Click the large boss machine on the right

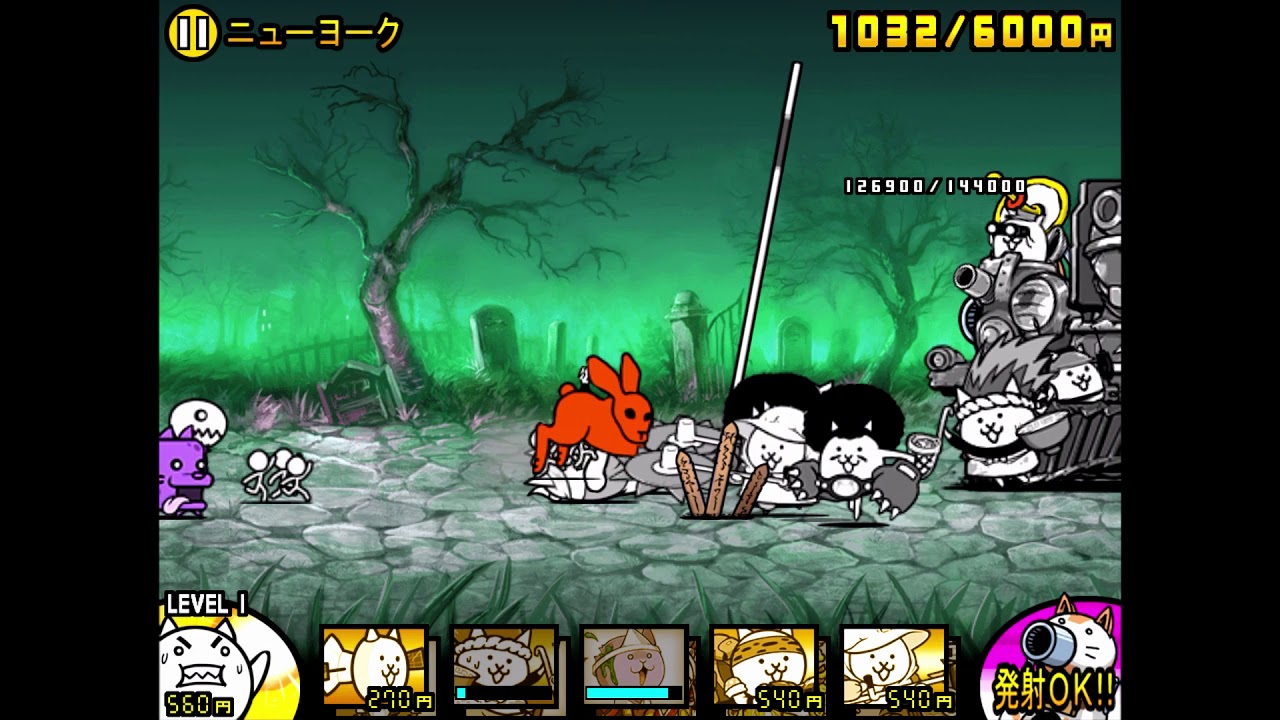point(1060,320)
